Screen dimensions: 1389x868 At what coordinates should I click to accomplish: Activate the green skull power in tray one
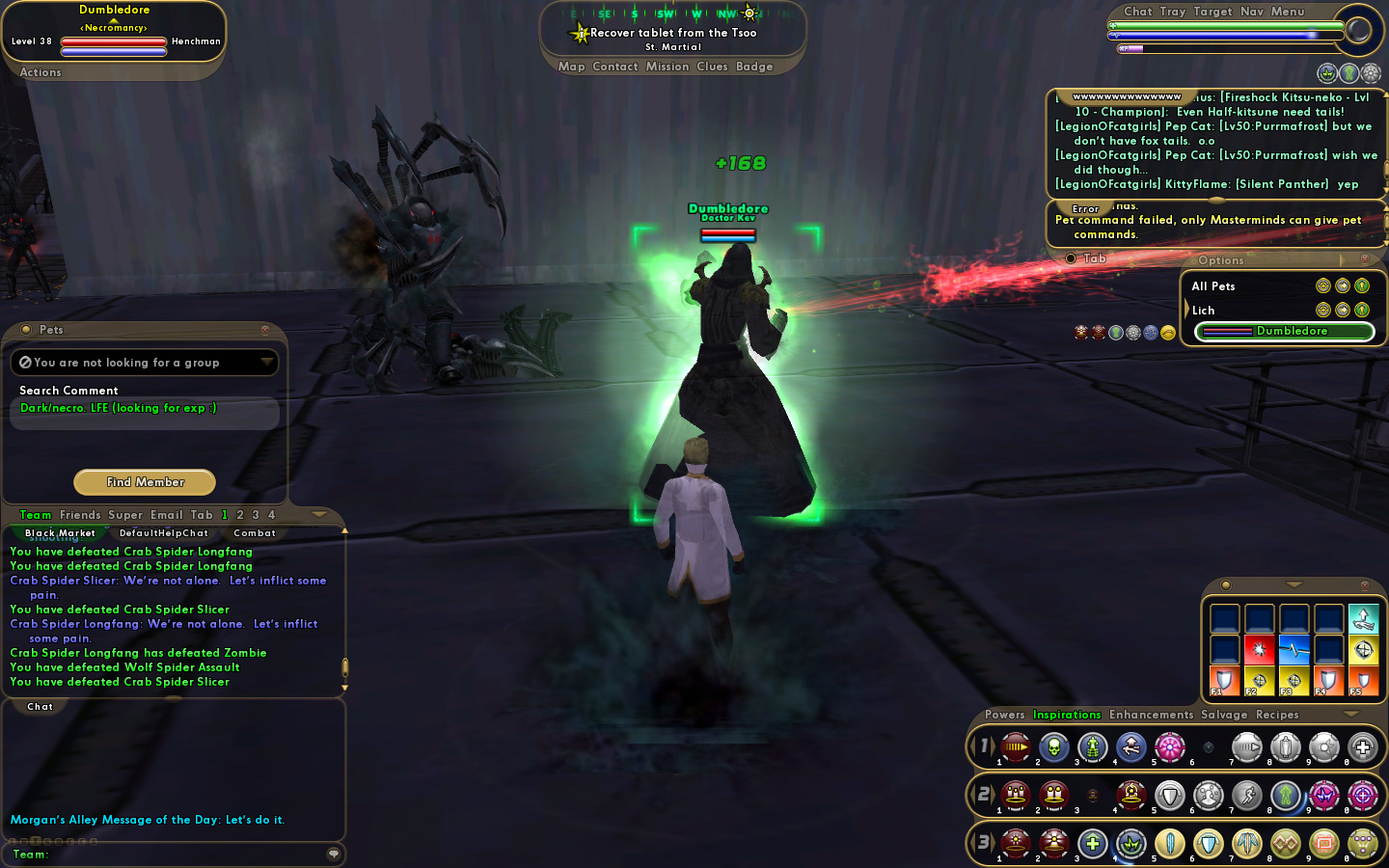click(1054, 746)
